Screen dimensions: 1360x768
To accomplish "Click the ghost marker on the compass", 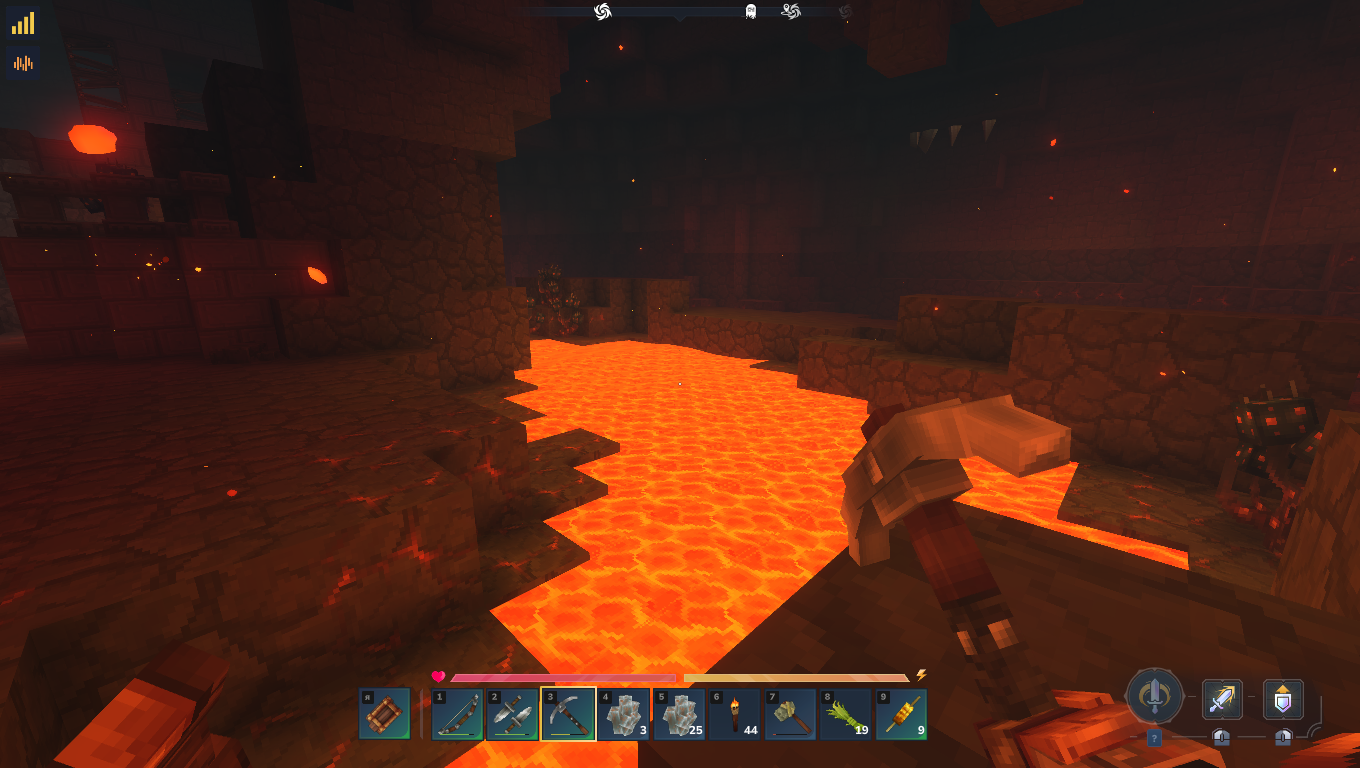I will pos(751,11).
